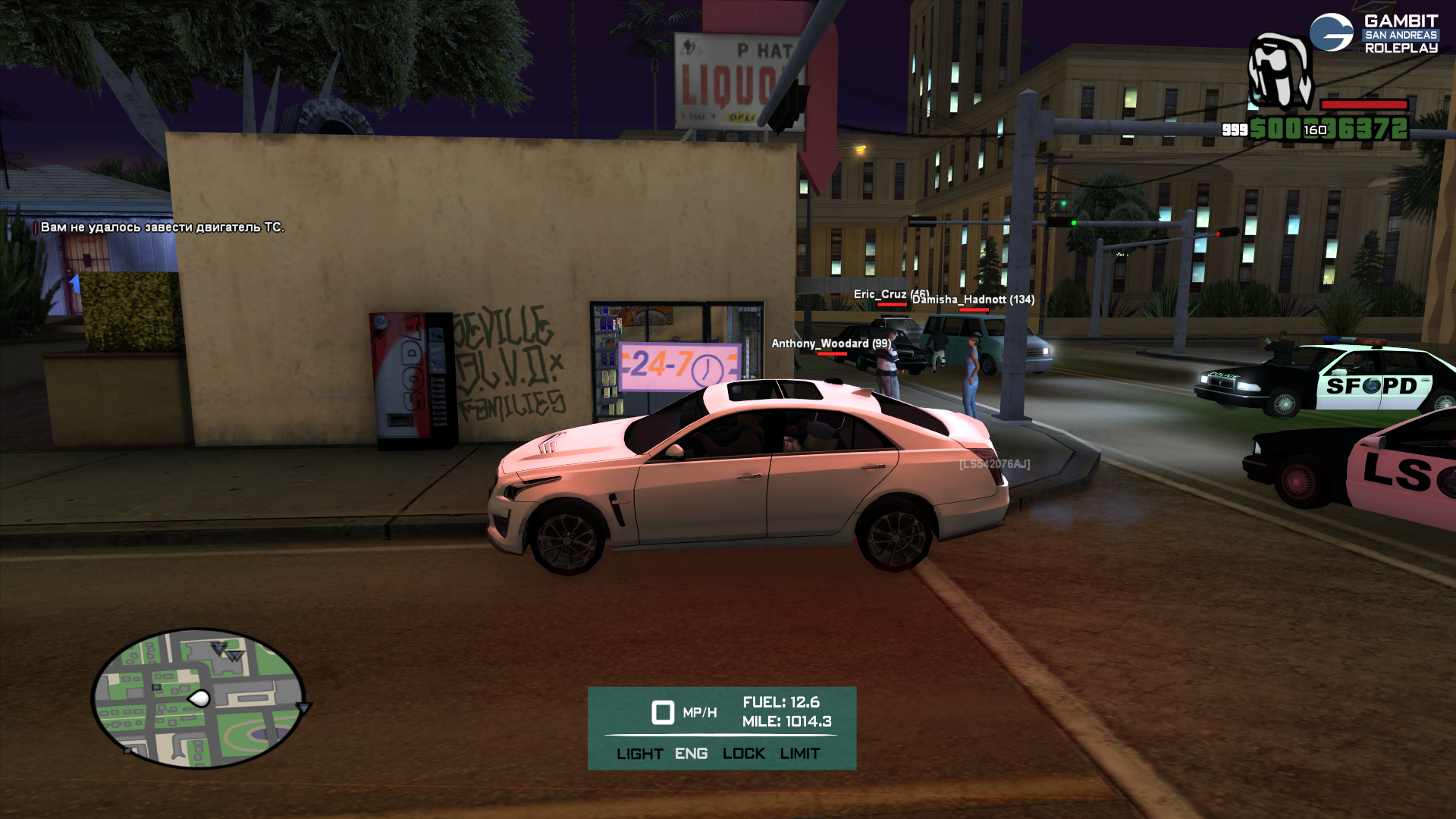Select the Damisha_Hadnott player name tag
This screenshot has width=1456, height=819.
[x=973, y=300]
